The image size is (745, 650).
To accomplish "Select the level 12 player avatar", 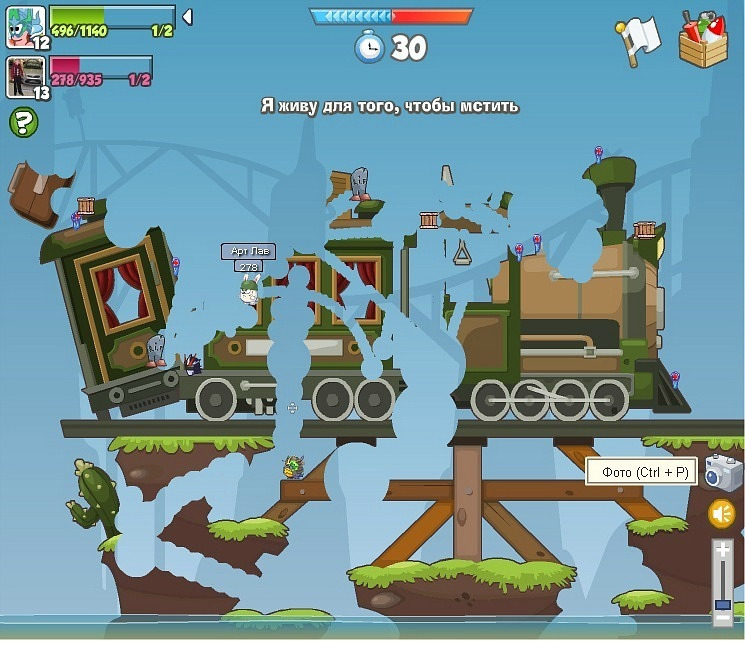I will click(25, 27).
